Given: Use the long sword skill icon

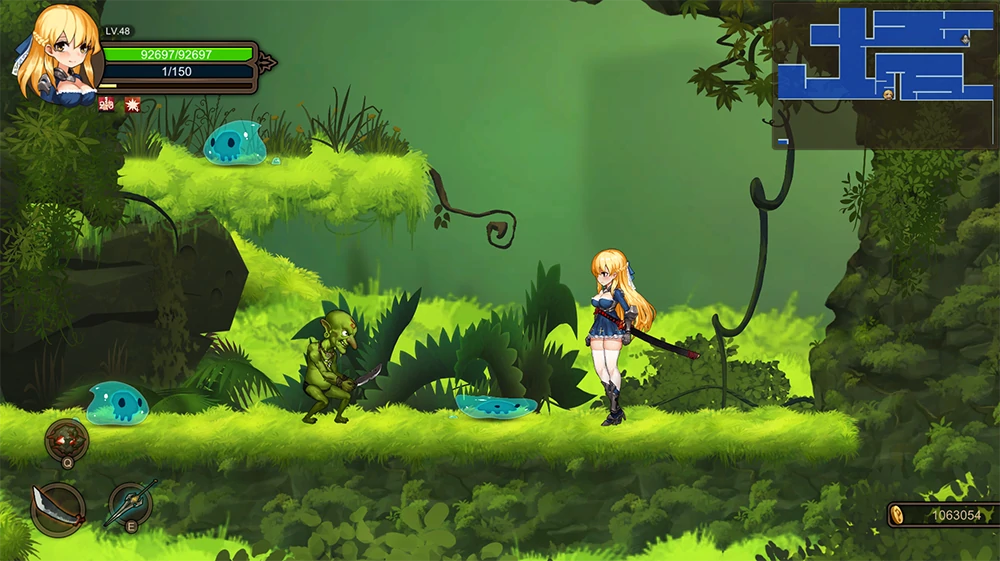Looking at the screenshot, I should (x=131, y=503).
